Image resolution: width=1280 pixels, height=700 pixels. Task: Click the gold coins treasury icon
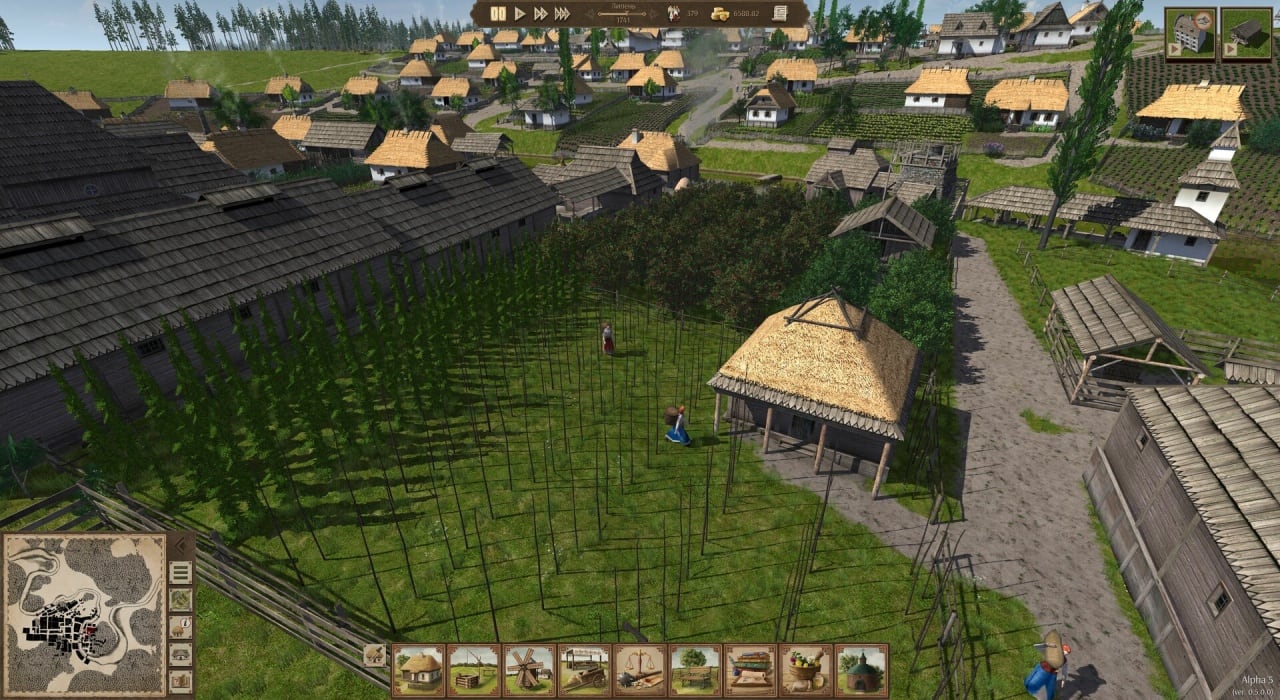pyautogui.click(x=720, y=13)
